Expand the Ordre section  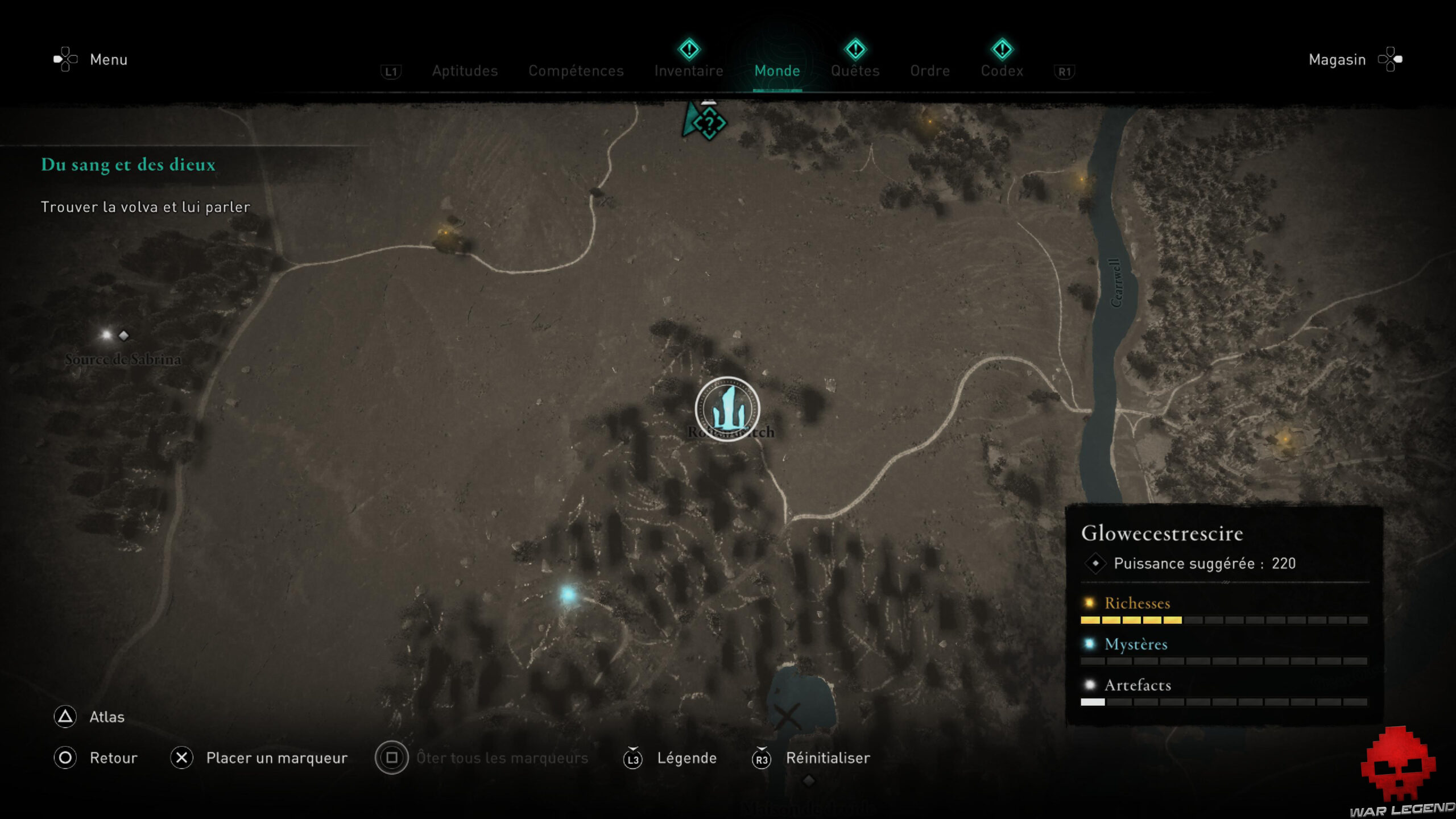[x=930, y=71]
